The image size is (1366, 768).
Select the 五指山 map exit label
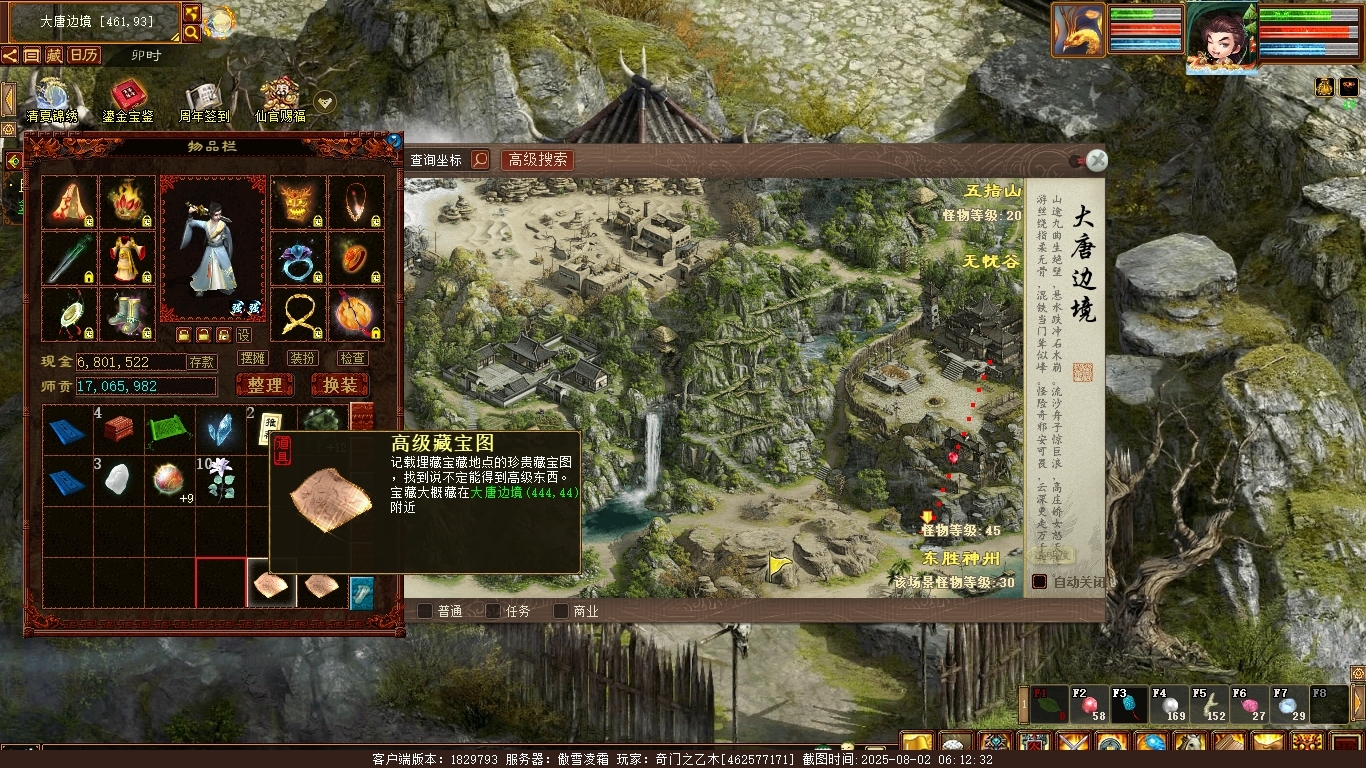click(993, 191)
